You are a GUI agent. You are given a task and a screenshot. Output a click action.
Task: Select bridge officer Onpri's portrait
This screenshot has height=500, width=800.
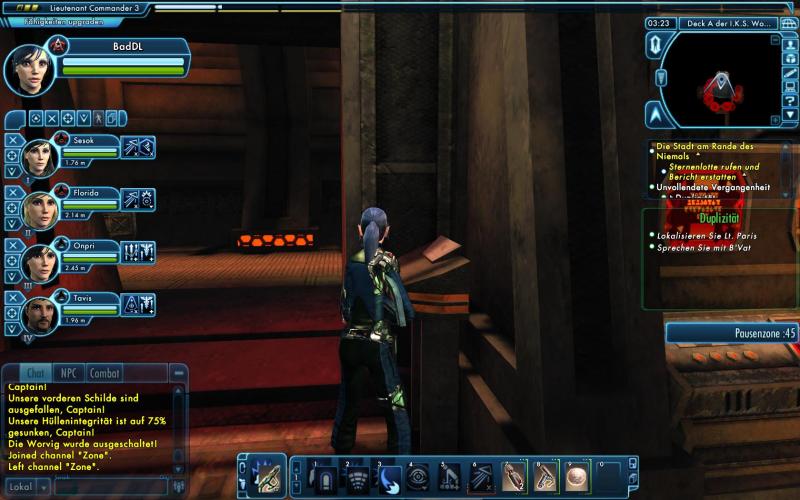[x=40, y=262]
